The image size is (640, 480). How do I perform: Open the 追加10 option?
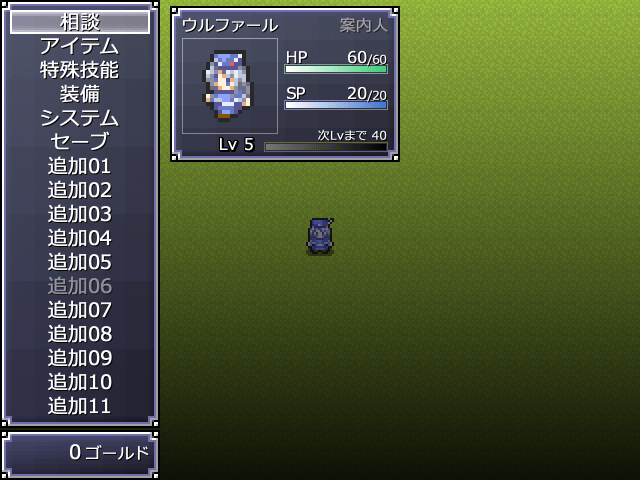[80, 382]
